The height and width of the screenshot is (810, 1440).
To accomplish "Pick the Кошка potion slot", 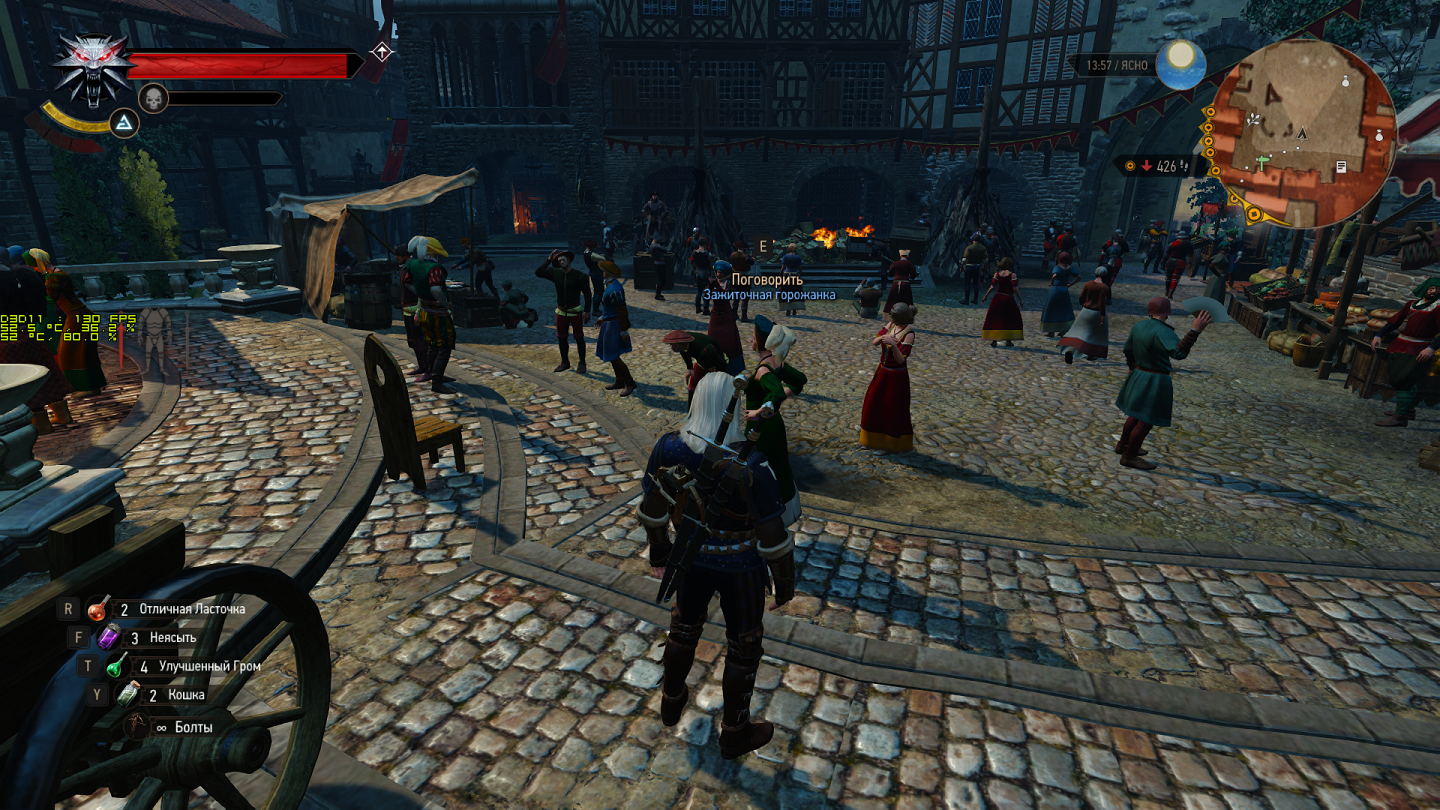I will click(127, 695).
